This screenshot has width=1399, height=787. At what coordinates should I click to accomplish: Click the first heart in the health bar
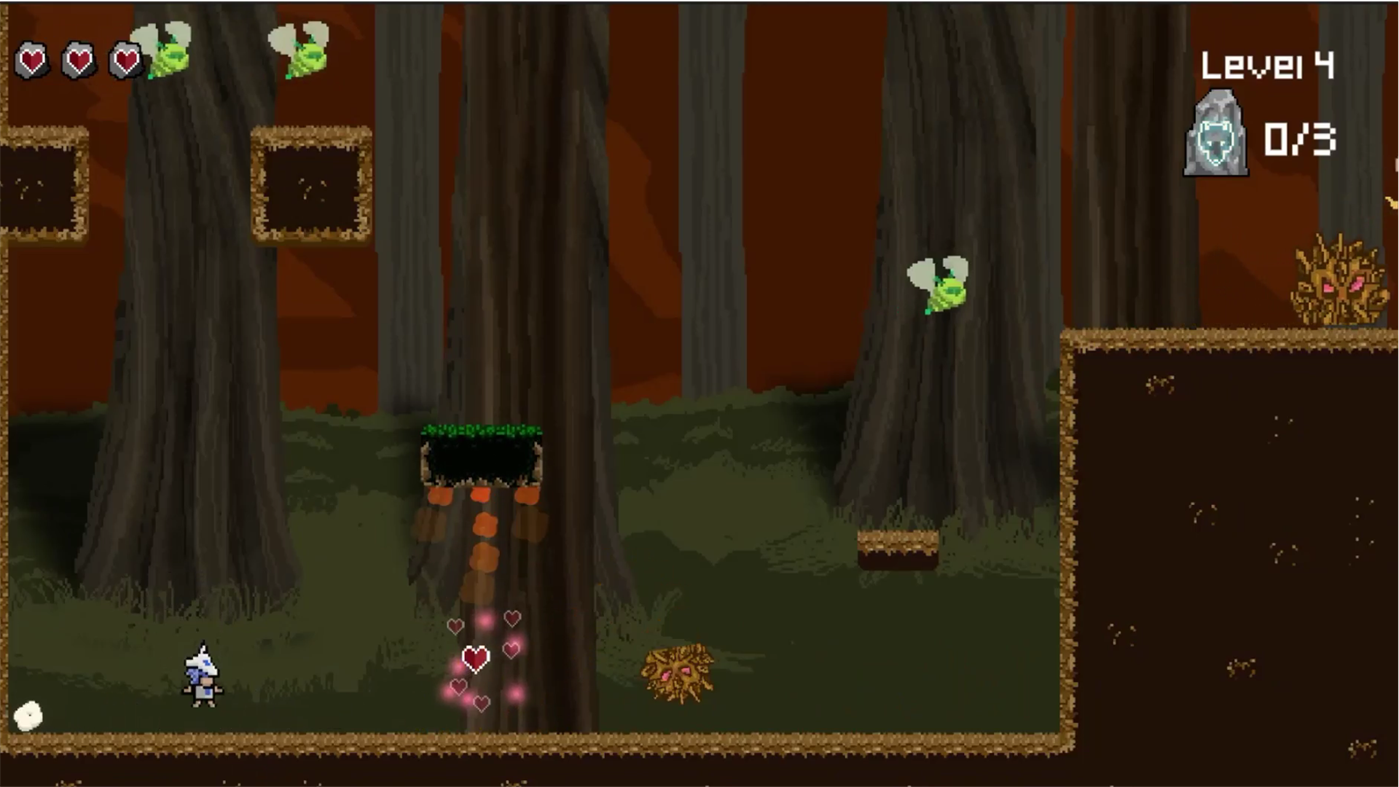click(31, 60)
